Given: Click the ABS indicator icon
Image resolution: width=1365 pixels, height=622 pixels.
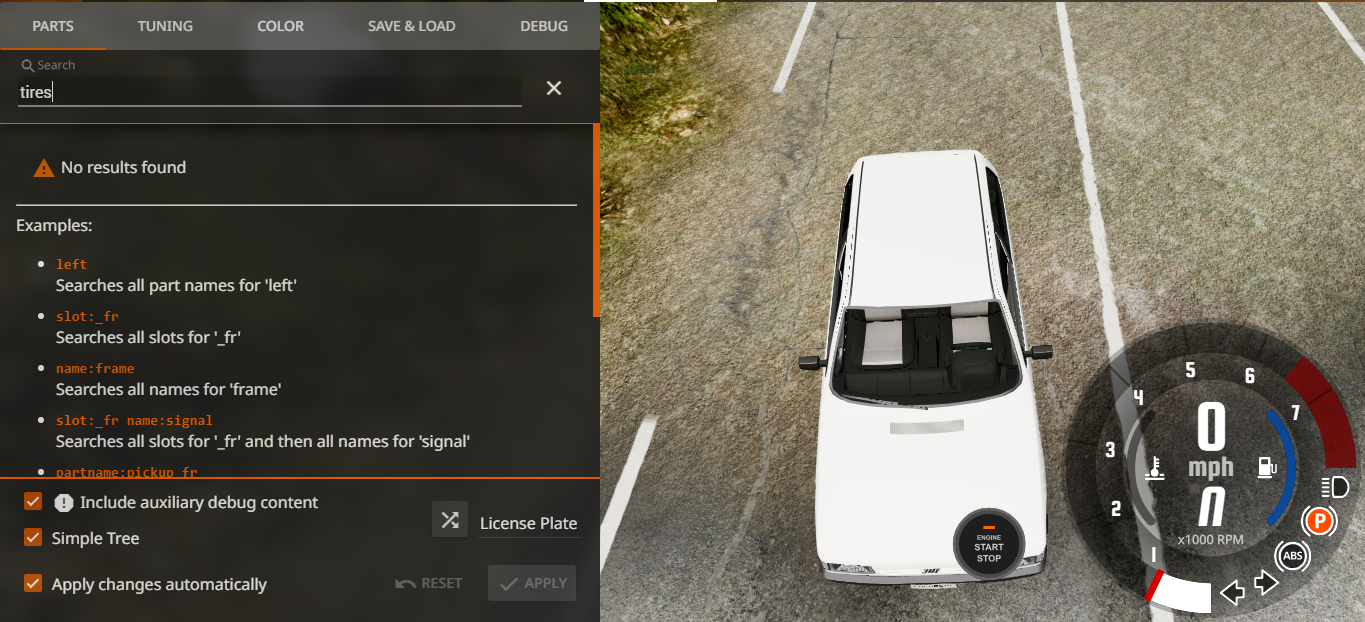Looking at the screenshot, I should (x=1292, y=556).
